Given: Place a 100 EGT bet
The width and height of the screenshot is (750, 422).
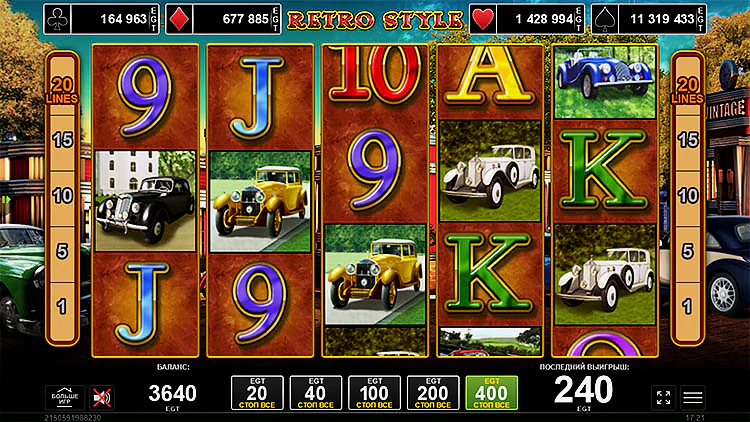Looking at the screenshot, I should (x=374, y=393).
